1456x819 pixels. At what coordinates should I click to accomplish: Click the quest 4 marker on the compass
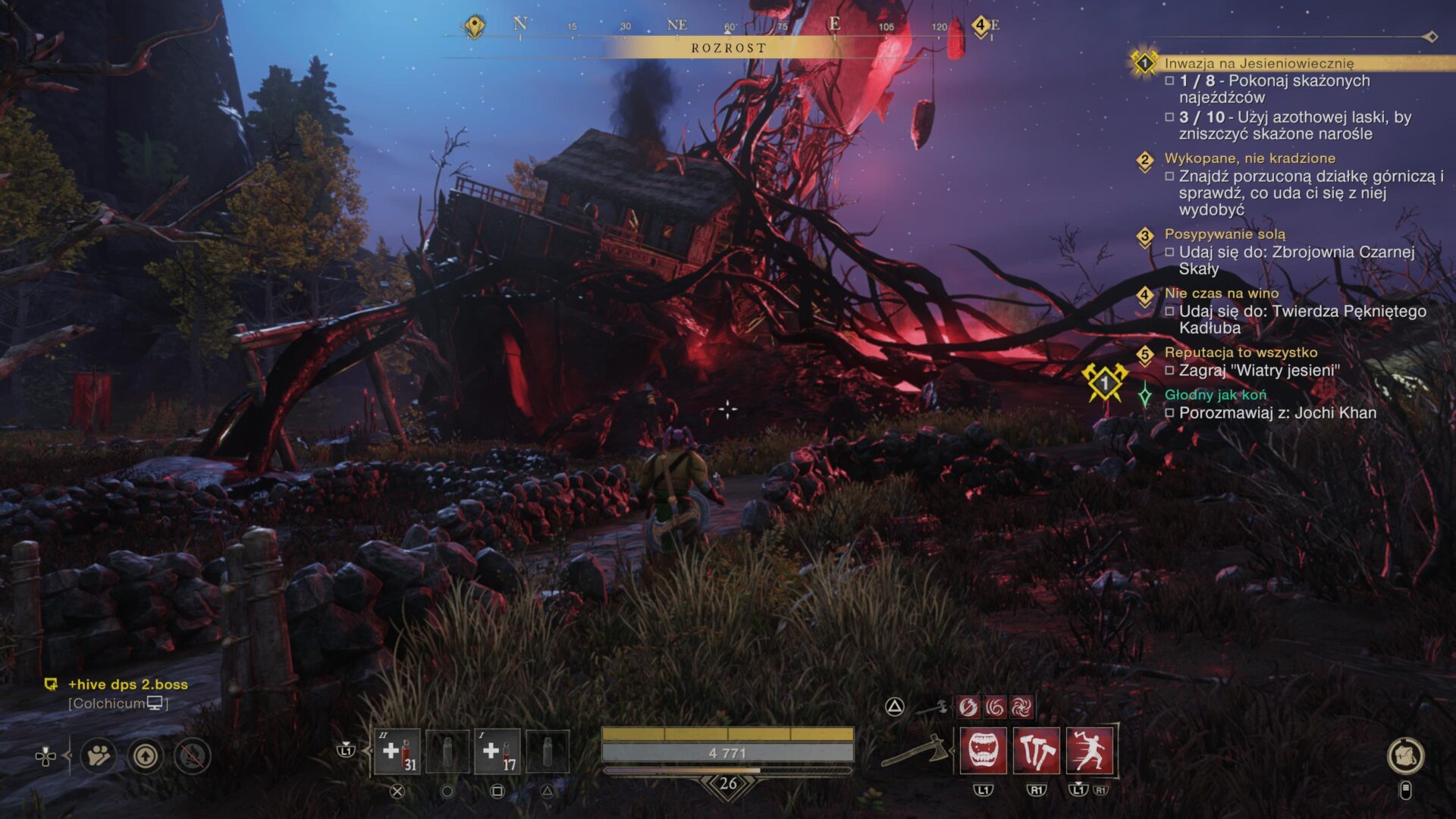click(980, 26)
